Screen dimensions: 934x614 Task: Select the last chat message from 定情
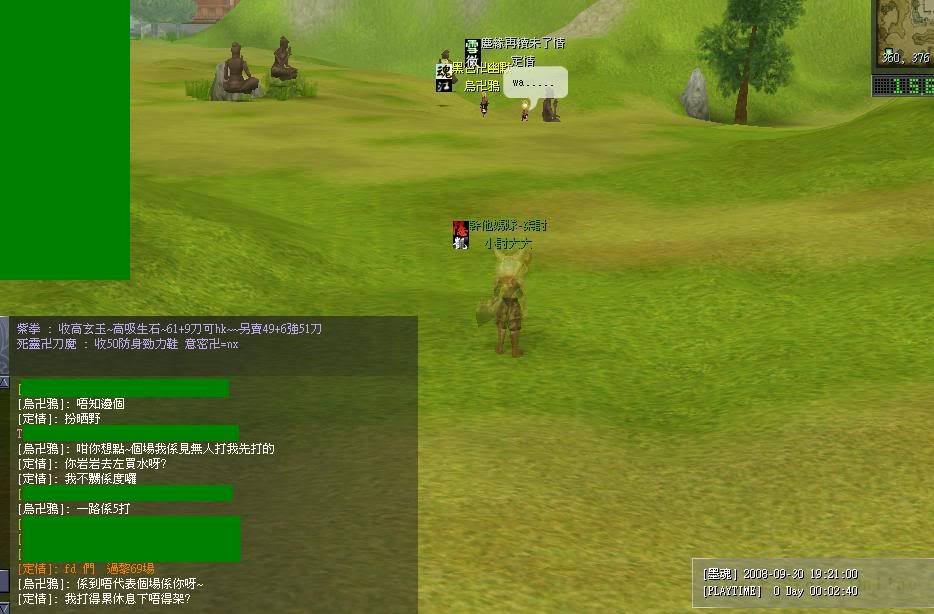[104, 599]
